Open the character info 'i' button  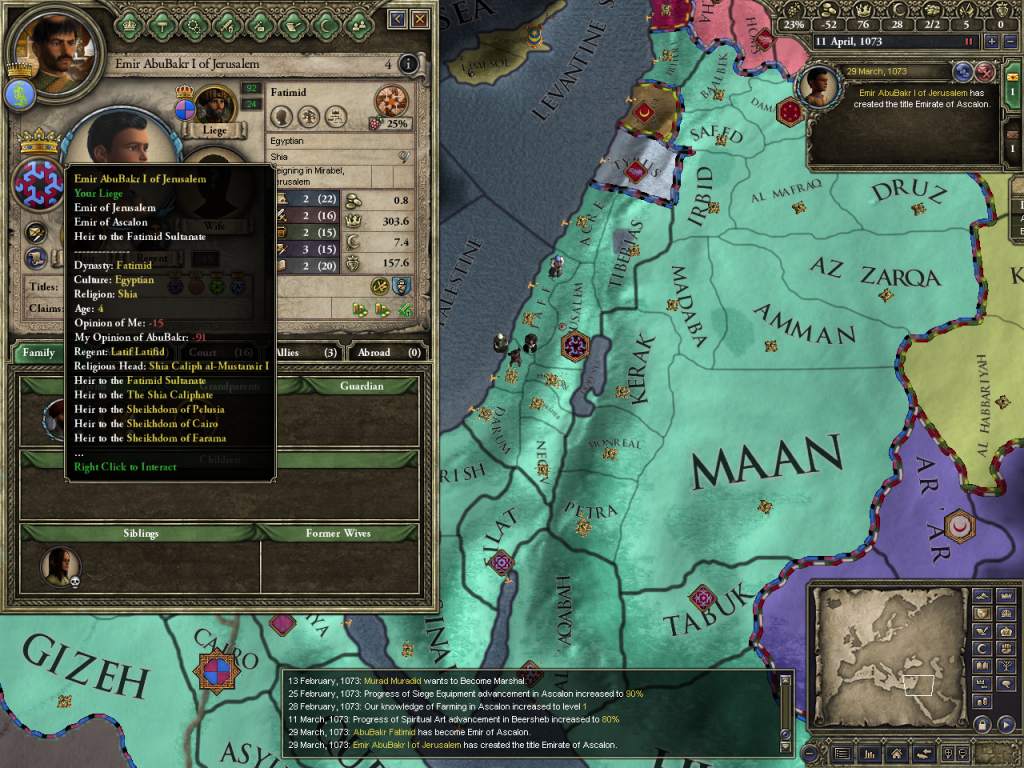point(407,65)
